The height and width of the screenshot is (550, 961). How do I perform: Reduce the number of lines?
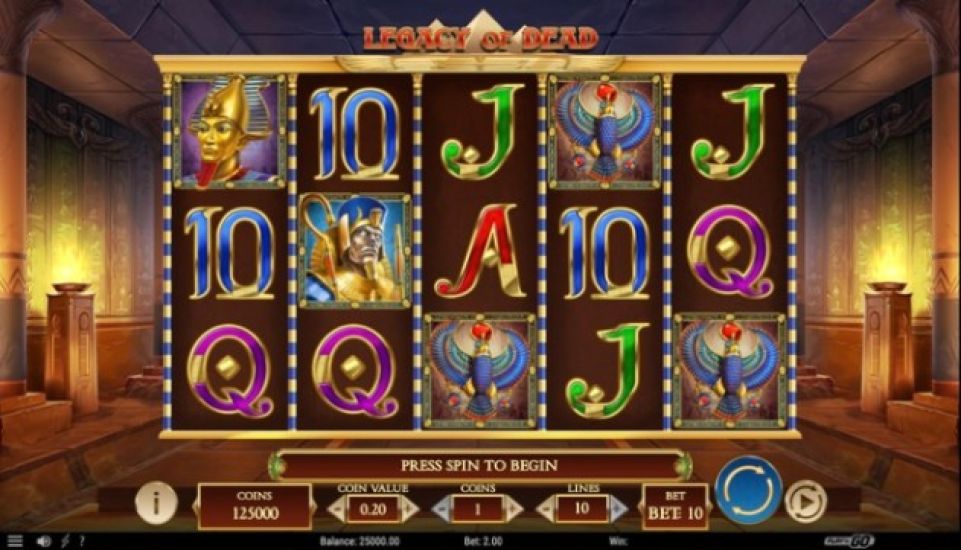click(x=545, y=509)
